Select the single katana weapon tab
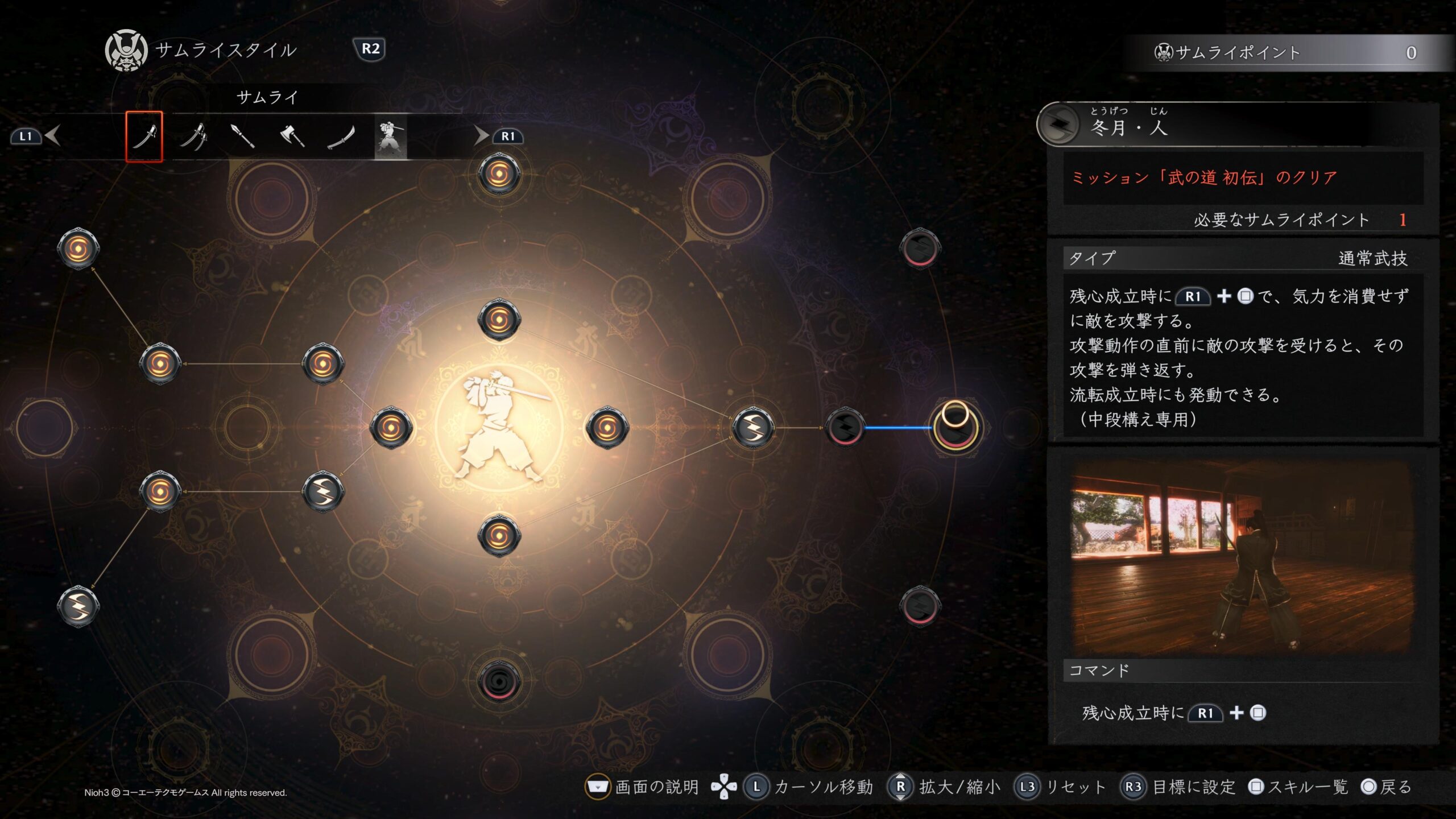The width and height of the screenshot is (1456, 819). point(144,136)
